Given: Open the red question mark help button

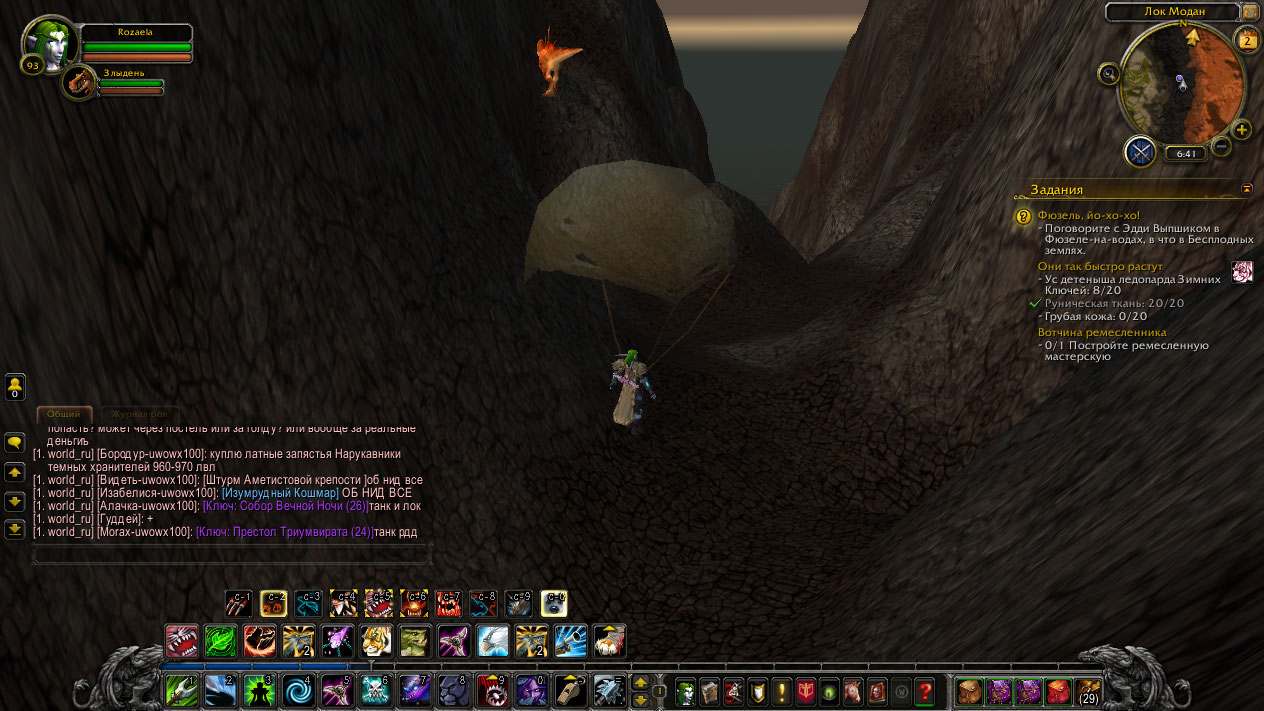Looking at the screenshot, I should [x=925, y=691].
